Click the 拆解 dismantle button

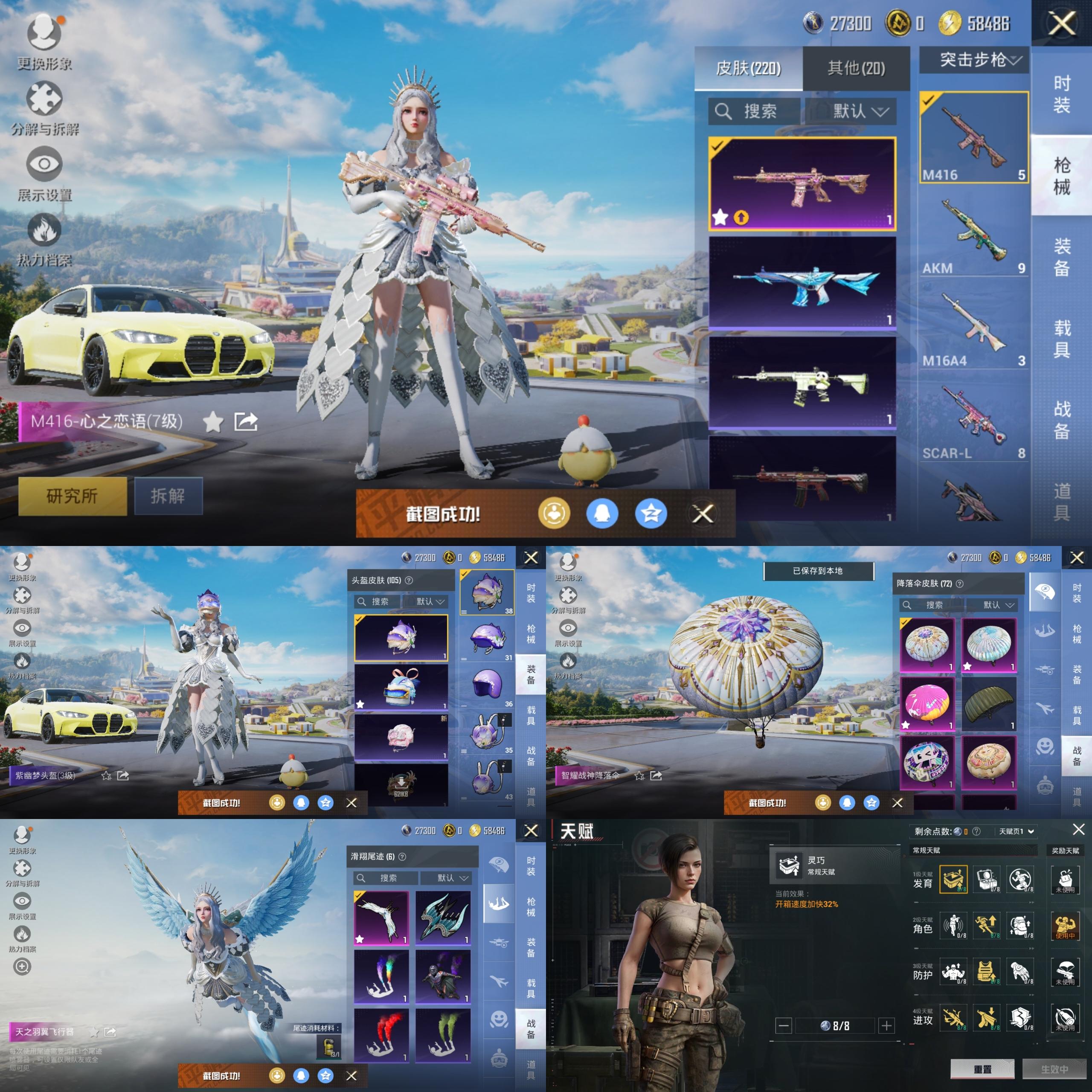pyautogui.click(x=168, y=496)
